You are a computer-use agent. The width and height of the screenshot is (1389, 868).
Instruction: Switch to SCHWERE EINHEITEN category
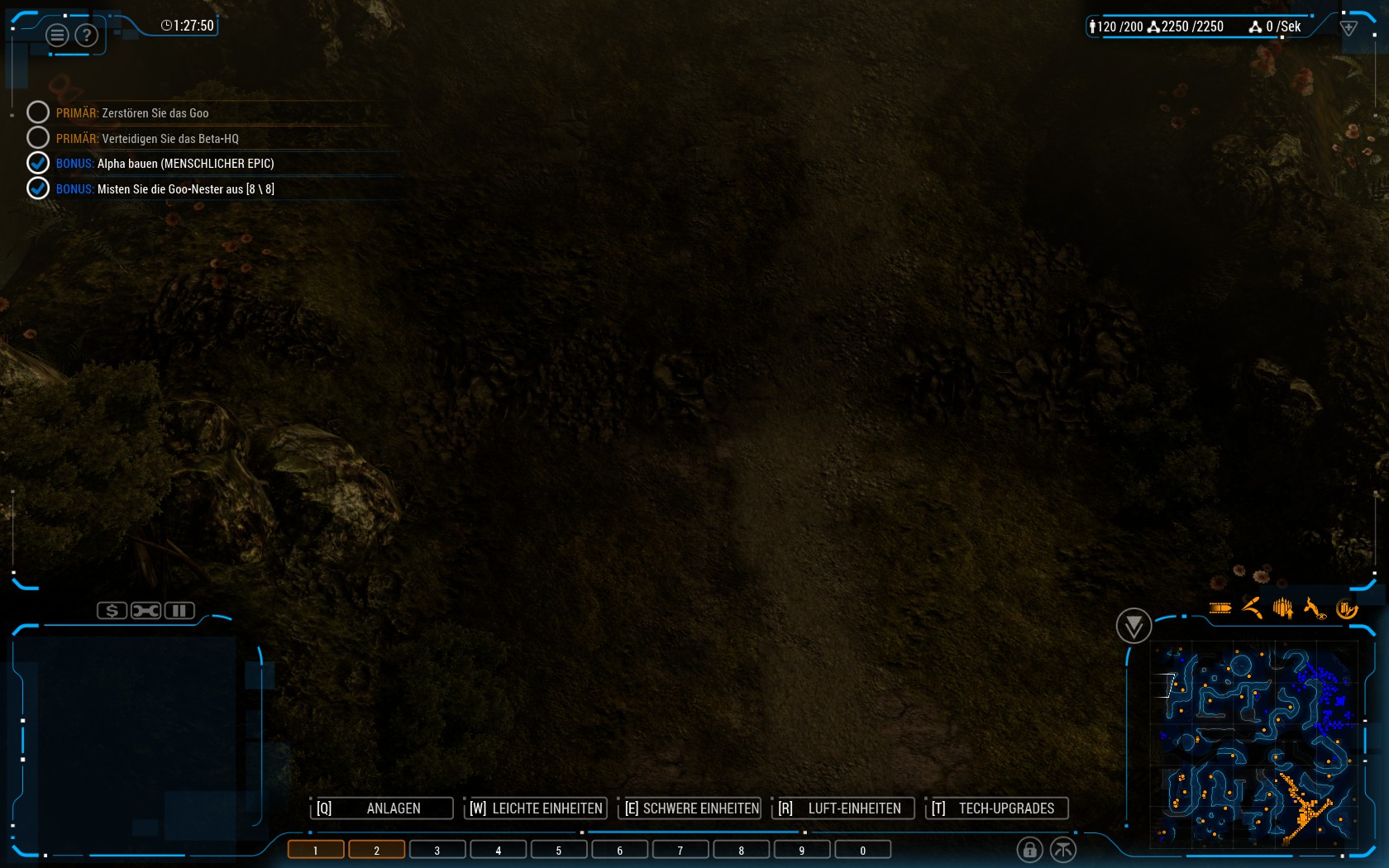690,808
